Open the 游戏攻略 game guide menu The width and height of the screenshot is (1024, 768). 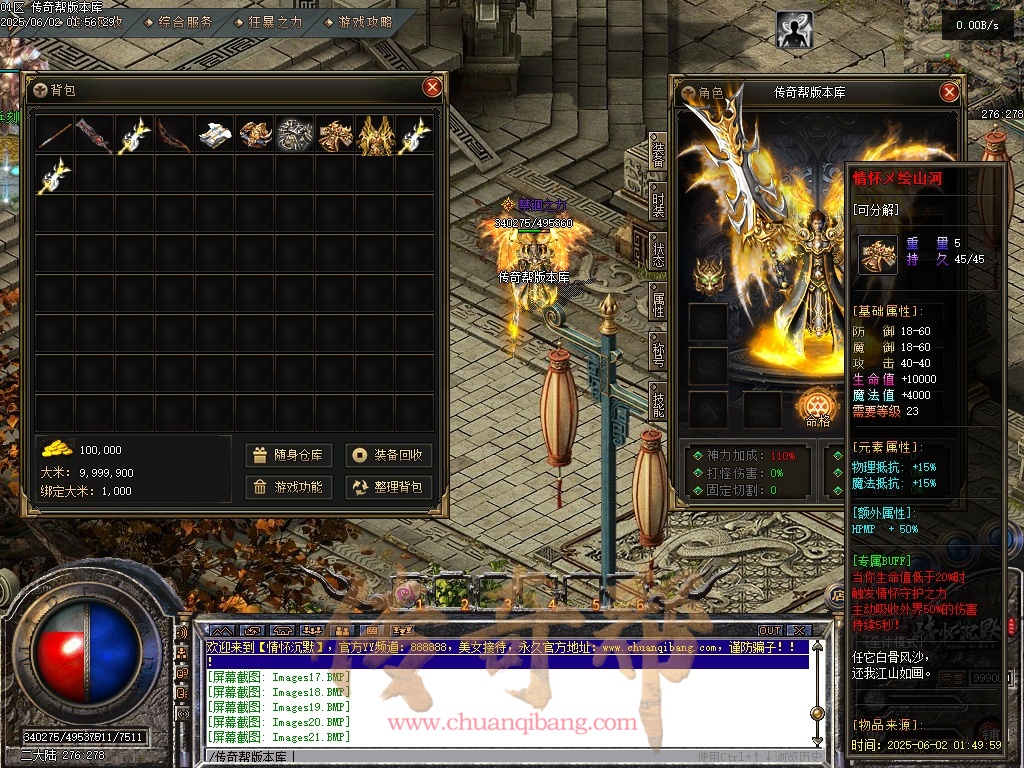click(358, 22)
